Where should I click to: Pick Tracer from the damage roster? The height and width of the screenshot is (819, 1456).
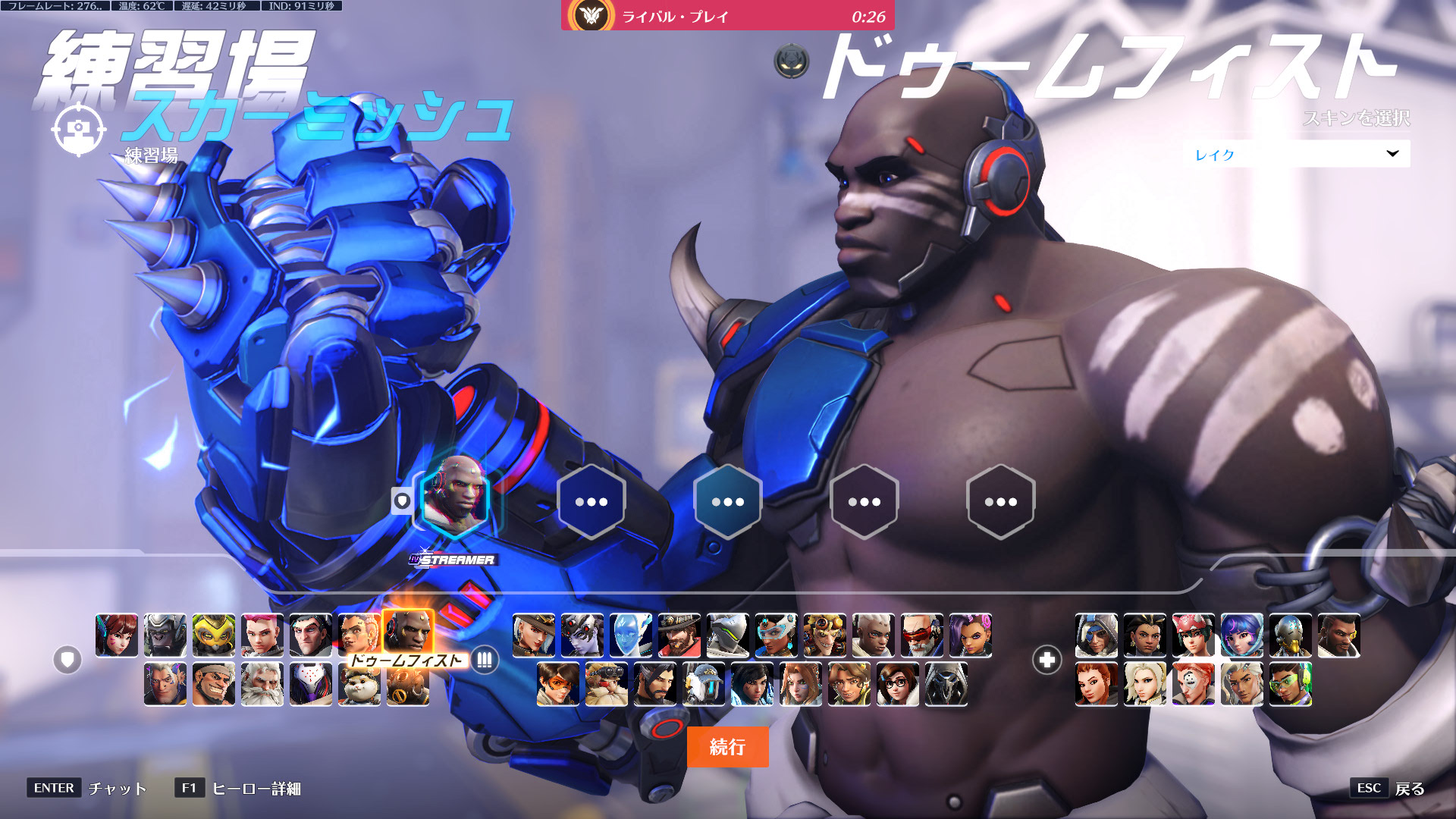pyautogui.click(x=558, y=684)
